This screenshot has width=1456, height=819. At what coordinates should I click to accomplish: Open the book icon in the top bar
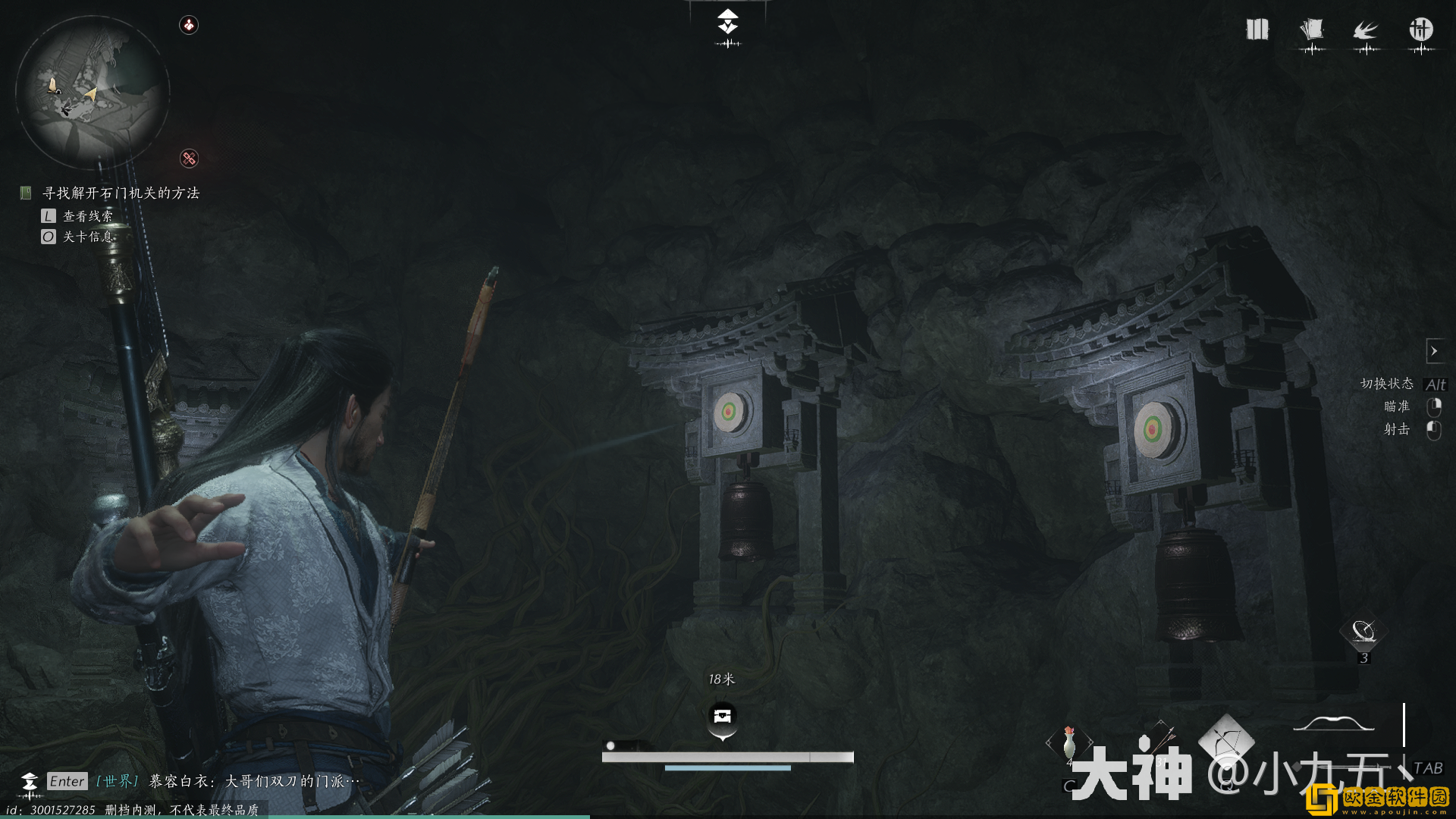[1257, 30]
